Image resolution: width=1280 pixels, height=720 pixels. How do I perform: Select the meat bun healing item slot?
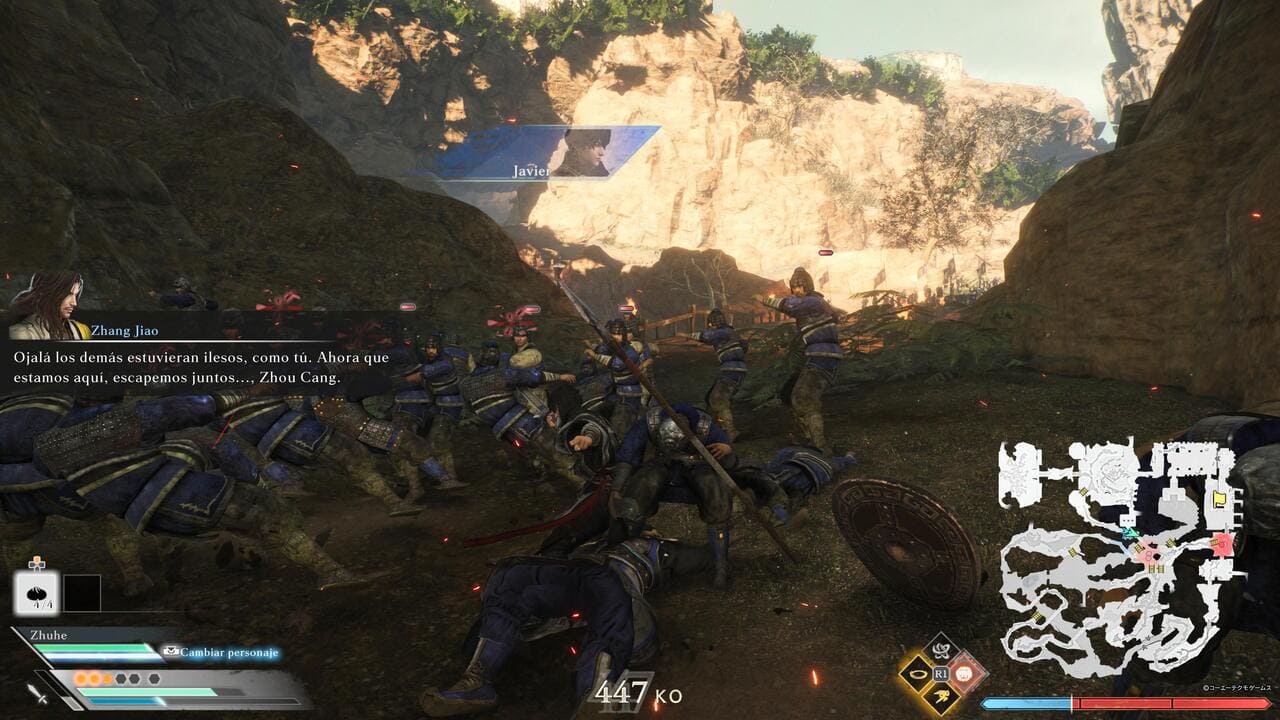(36, 593)
